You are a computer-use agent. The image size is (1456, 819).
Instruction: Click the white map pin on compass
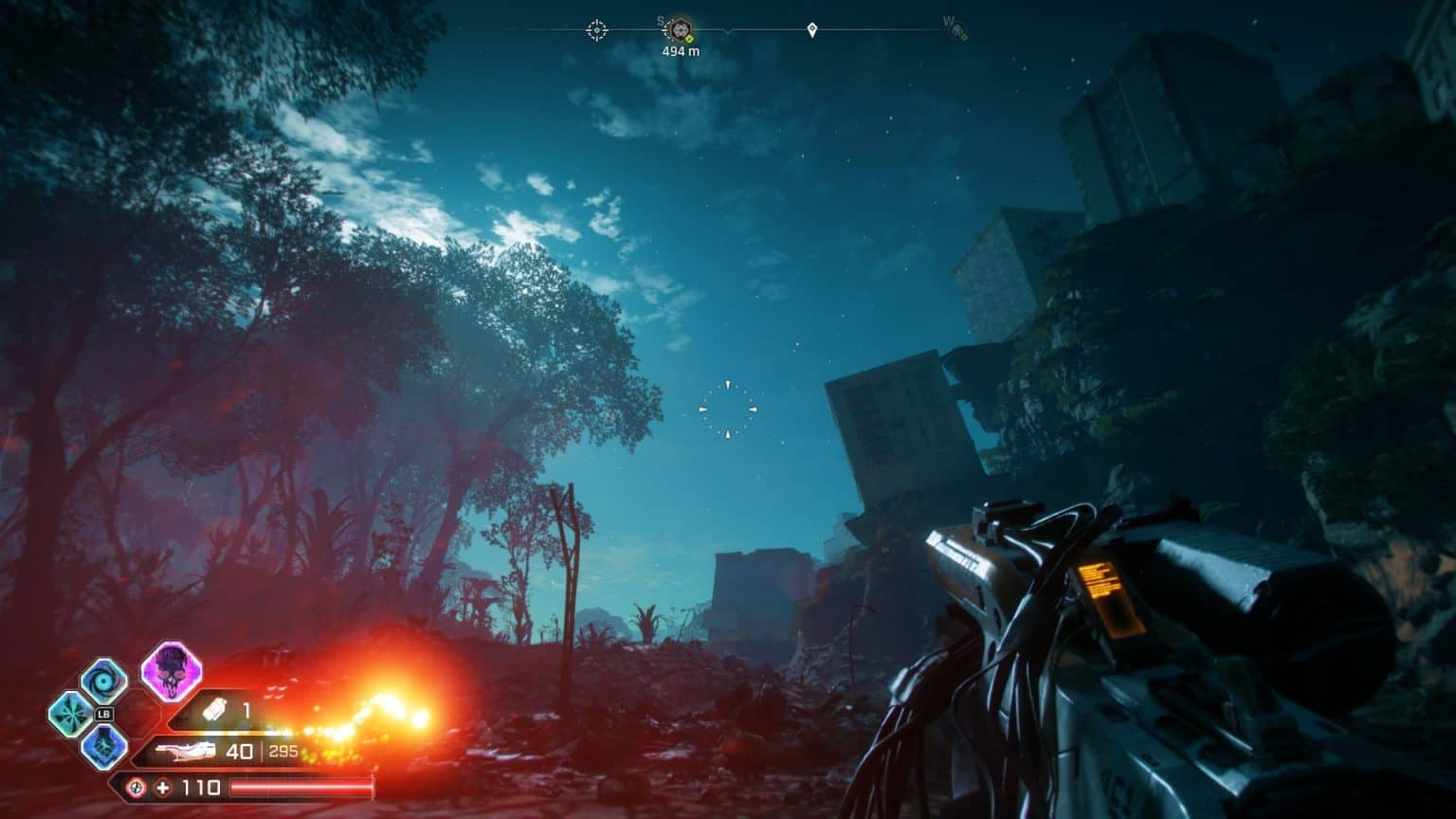click(x=811, y=30)
